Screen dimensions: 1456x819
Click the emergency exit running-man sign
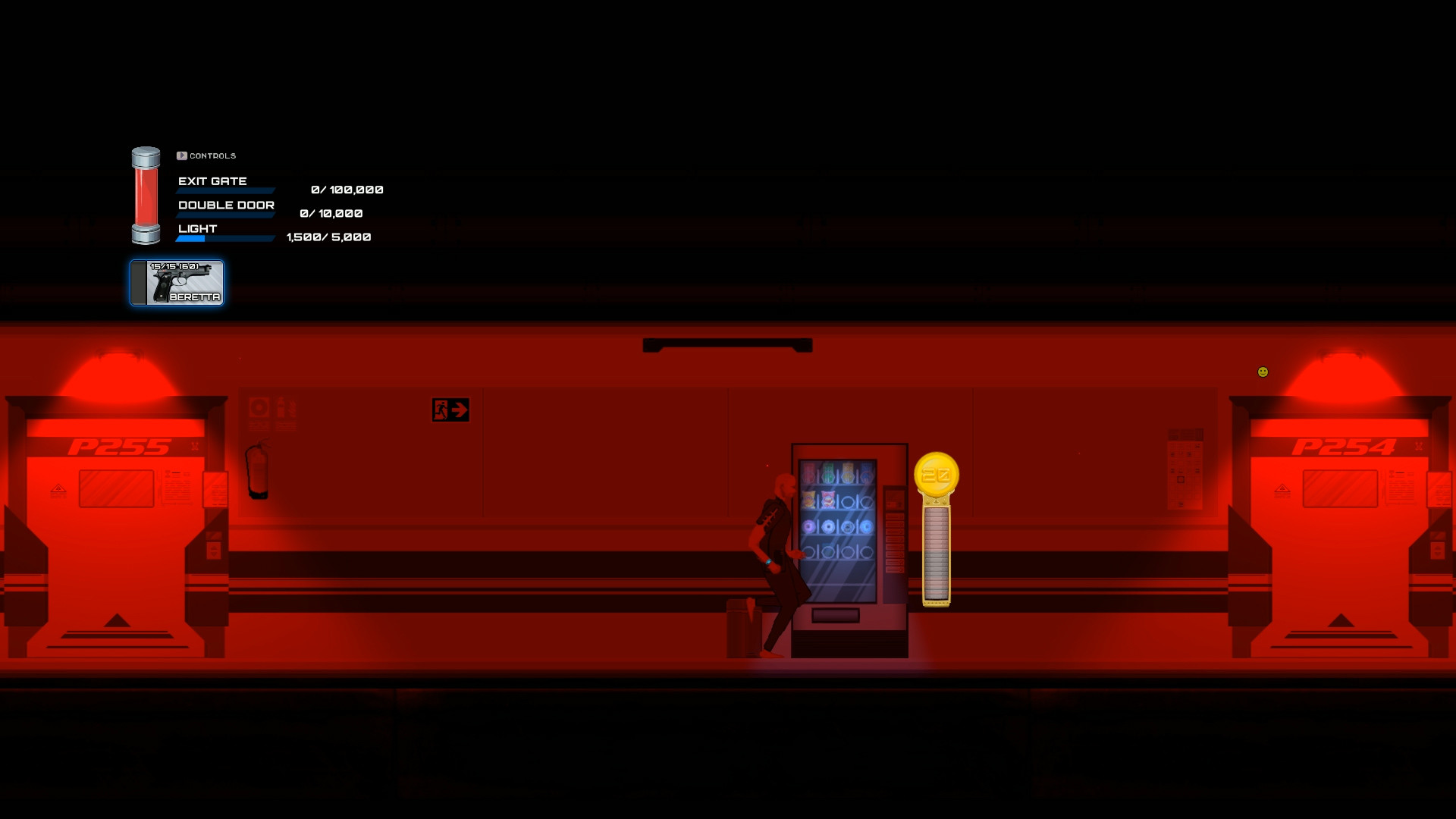point(450,409)
